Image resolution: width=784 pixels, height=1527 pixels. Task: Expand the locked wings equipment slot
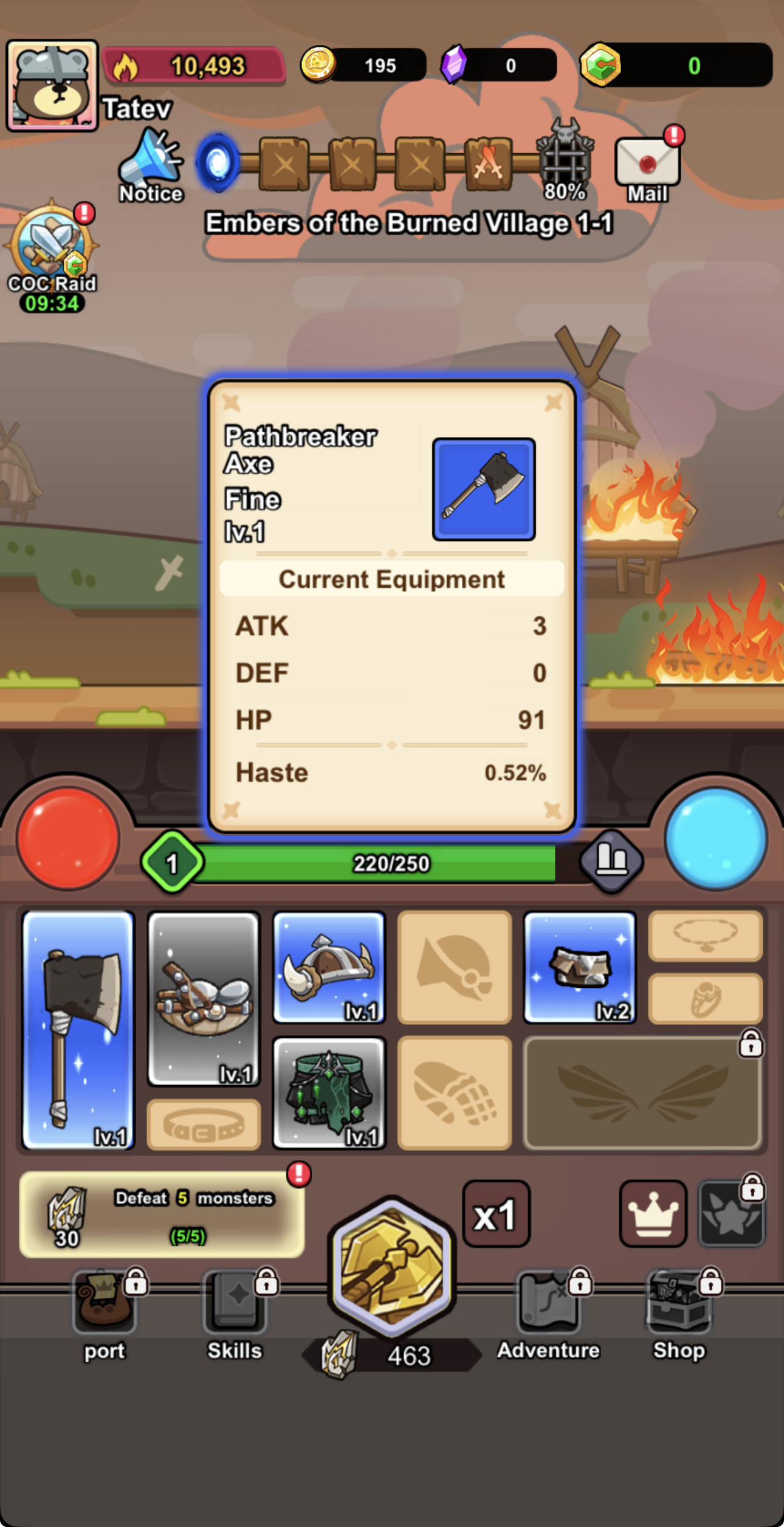coord(642,1091)
